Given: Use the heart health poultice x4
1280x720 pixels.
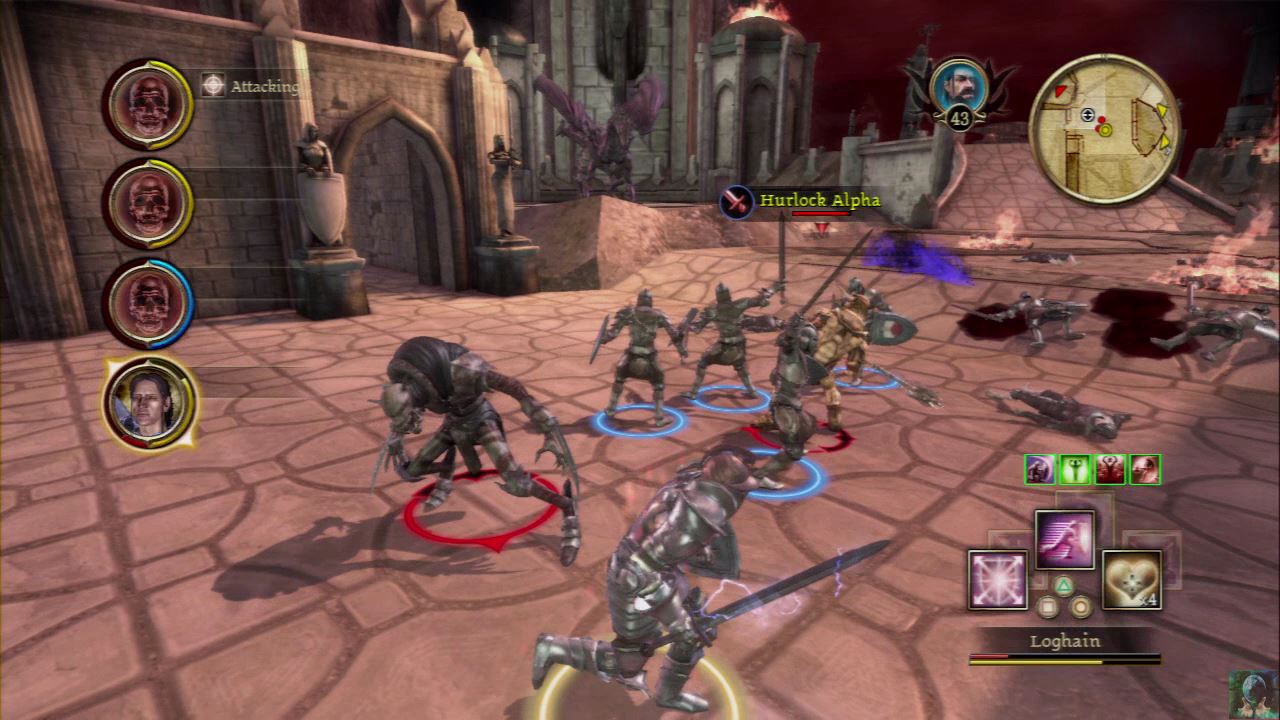Looking at the screenshot, I should click(x=1131, y=579).
